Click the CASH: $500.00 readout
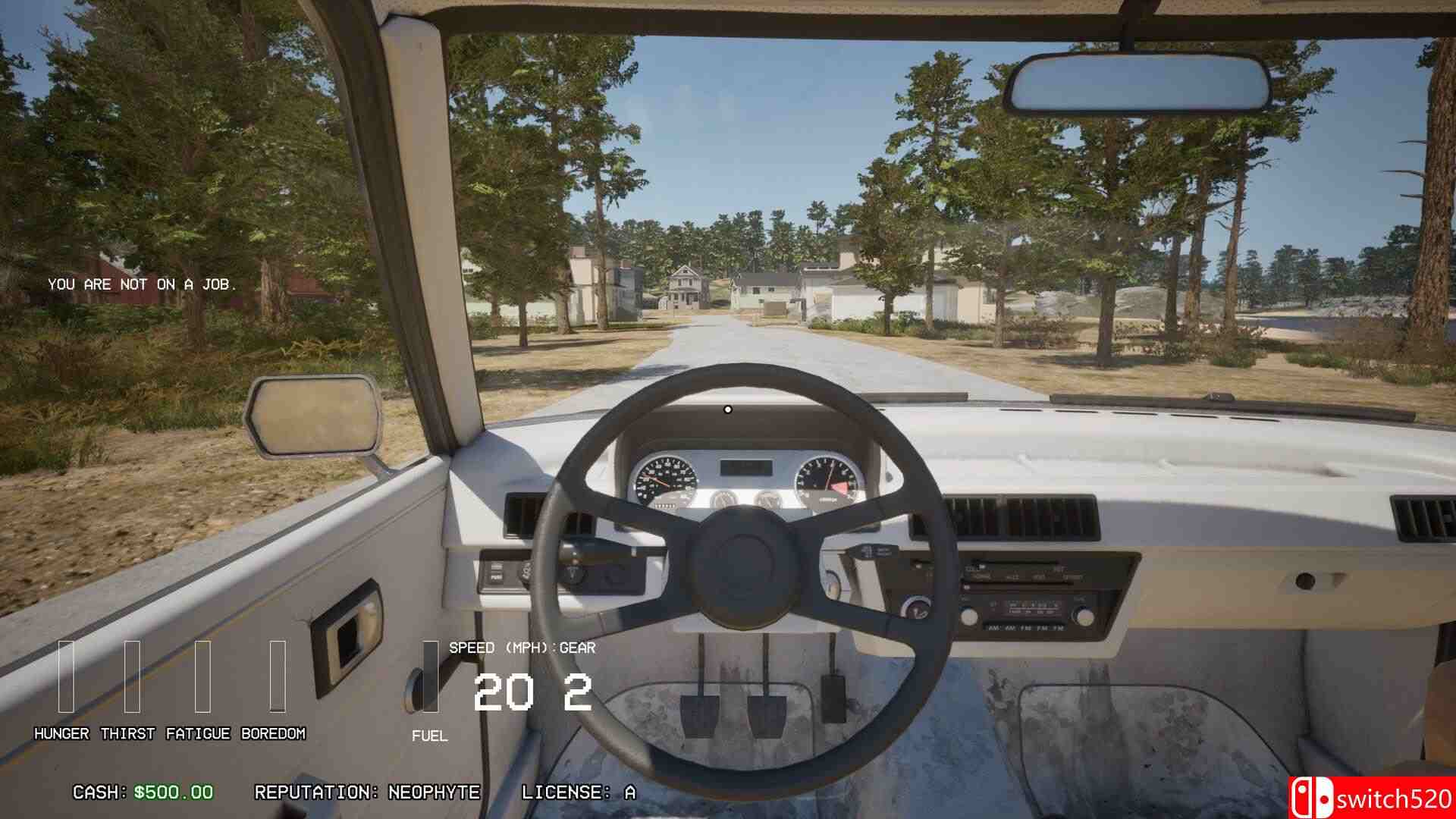Image resolution: width=1456 pixels, height=819 pixels. [x=140, y=795]
